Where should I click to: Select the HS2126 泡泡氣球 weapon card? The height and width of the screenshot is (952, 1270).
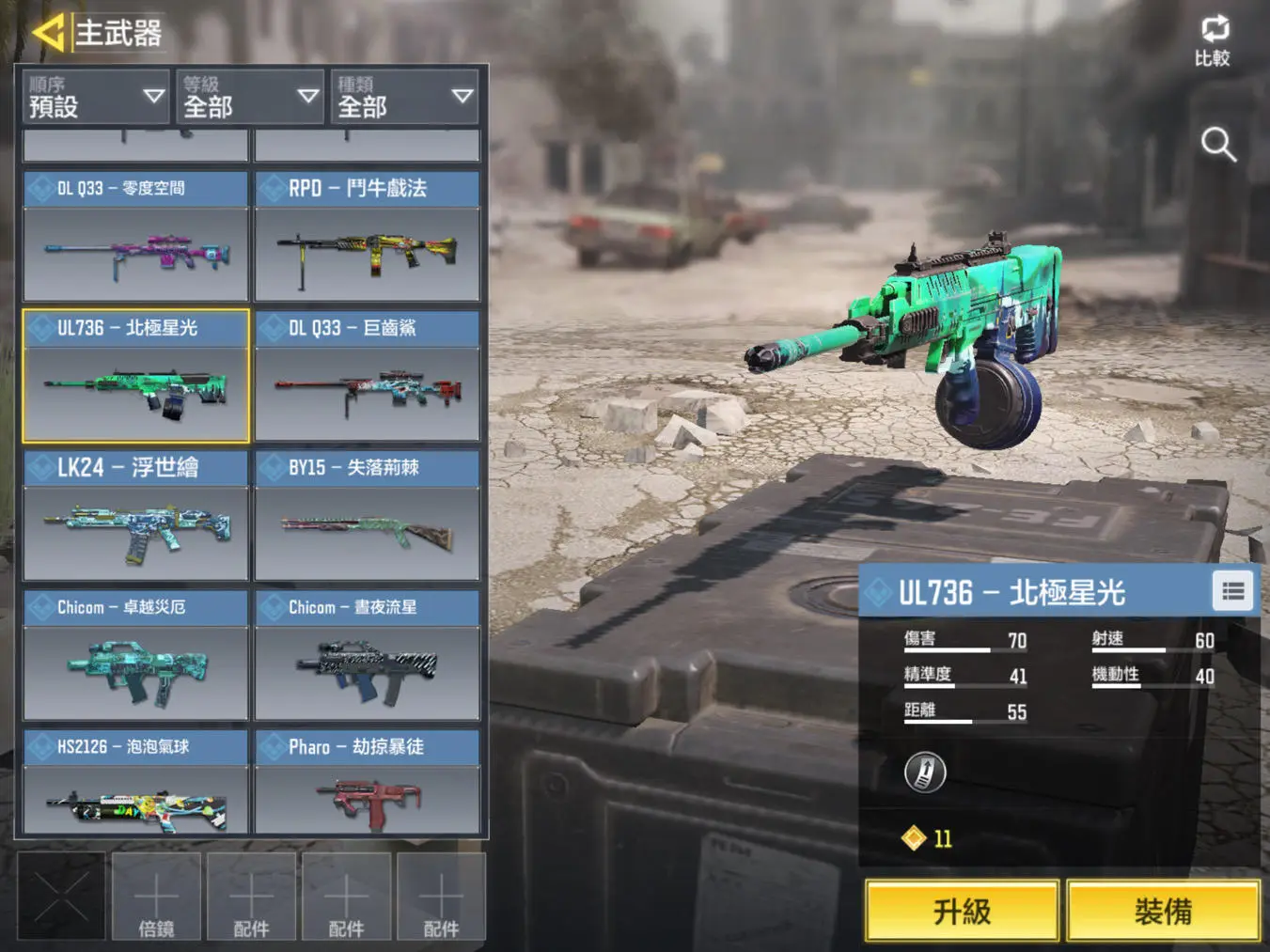pos(135,784)
